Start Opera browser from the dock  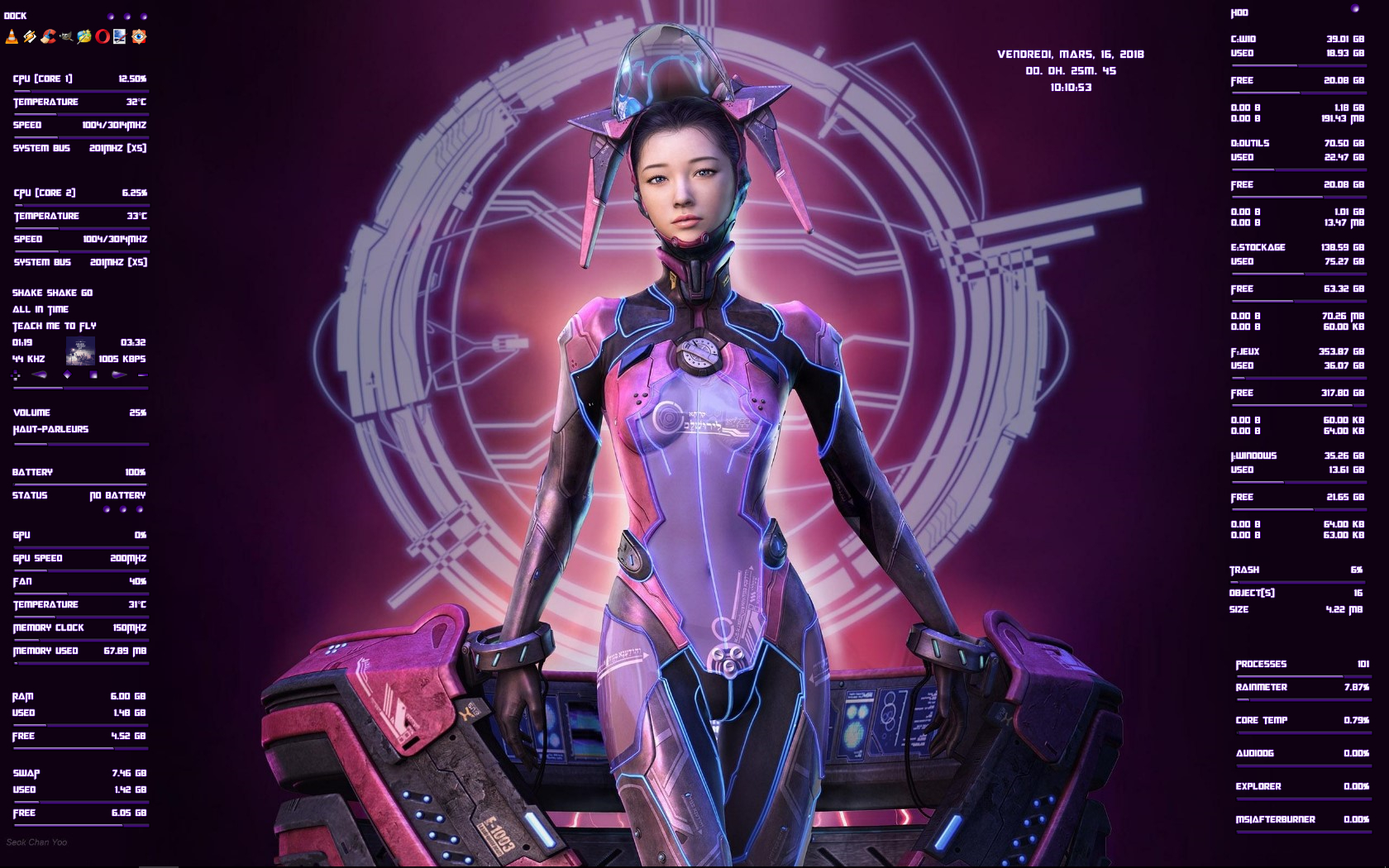tap(103, 36)
